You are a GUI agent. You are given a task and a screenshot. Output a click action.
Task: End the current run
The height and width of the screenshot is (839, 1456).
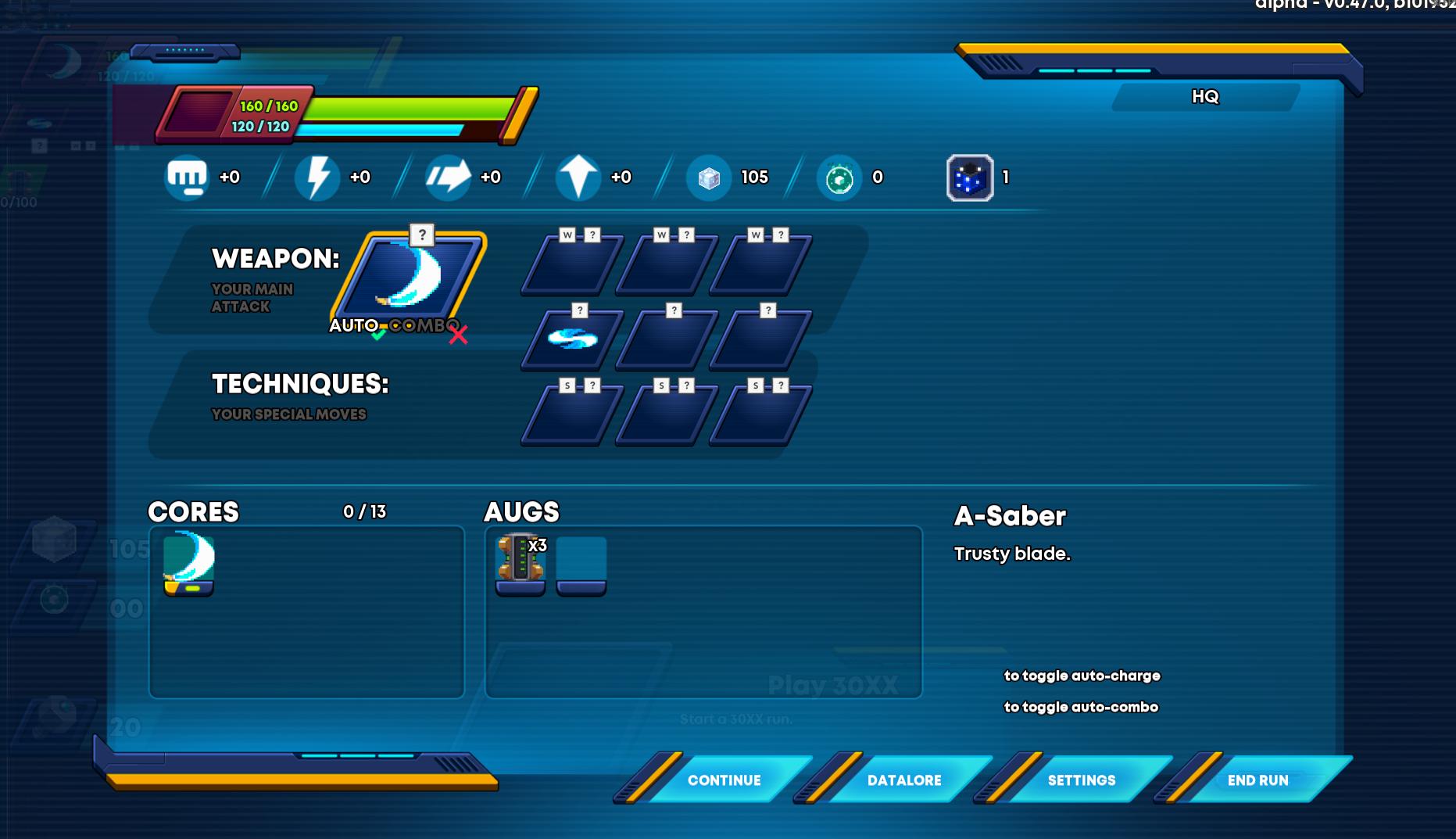(1257, 780)
